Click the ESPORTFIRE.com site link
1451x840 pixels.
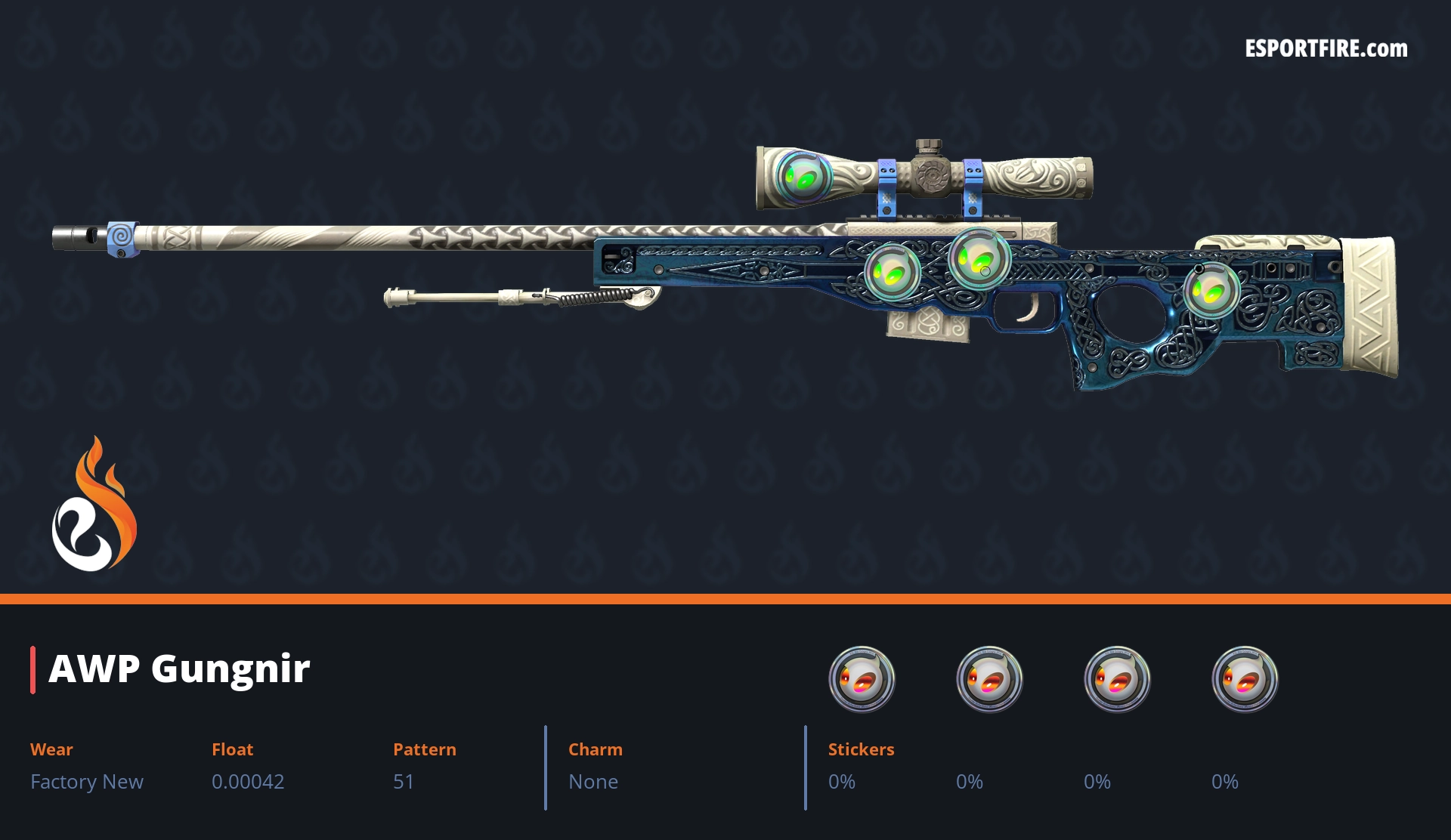tap(1326, 49)
